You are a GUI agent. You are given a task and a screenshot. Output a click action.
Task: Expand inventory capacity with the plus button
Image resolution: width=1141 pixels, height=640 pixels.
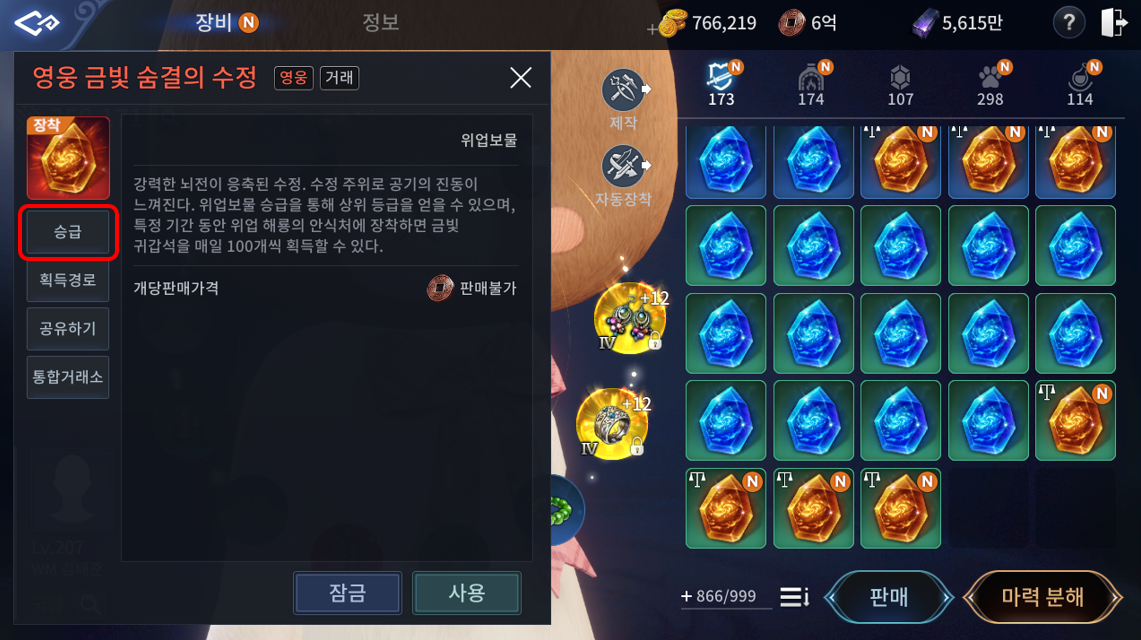686,597
